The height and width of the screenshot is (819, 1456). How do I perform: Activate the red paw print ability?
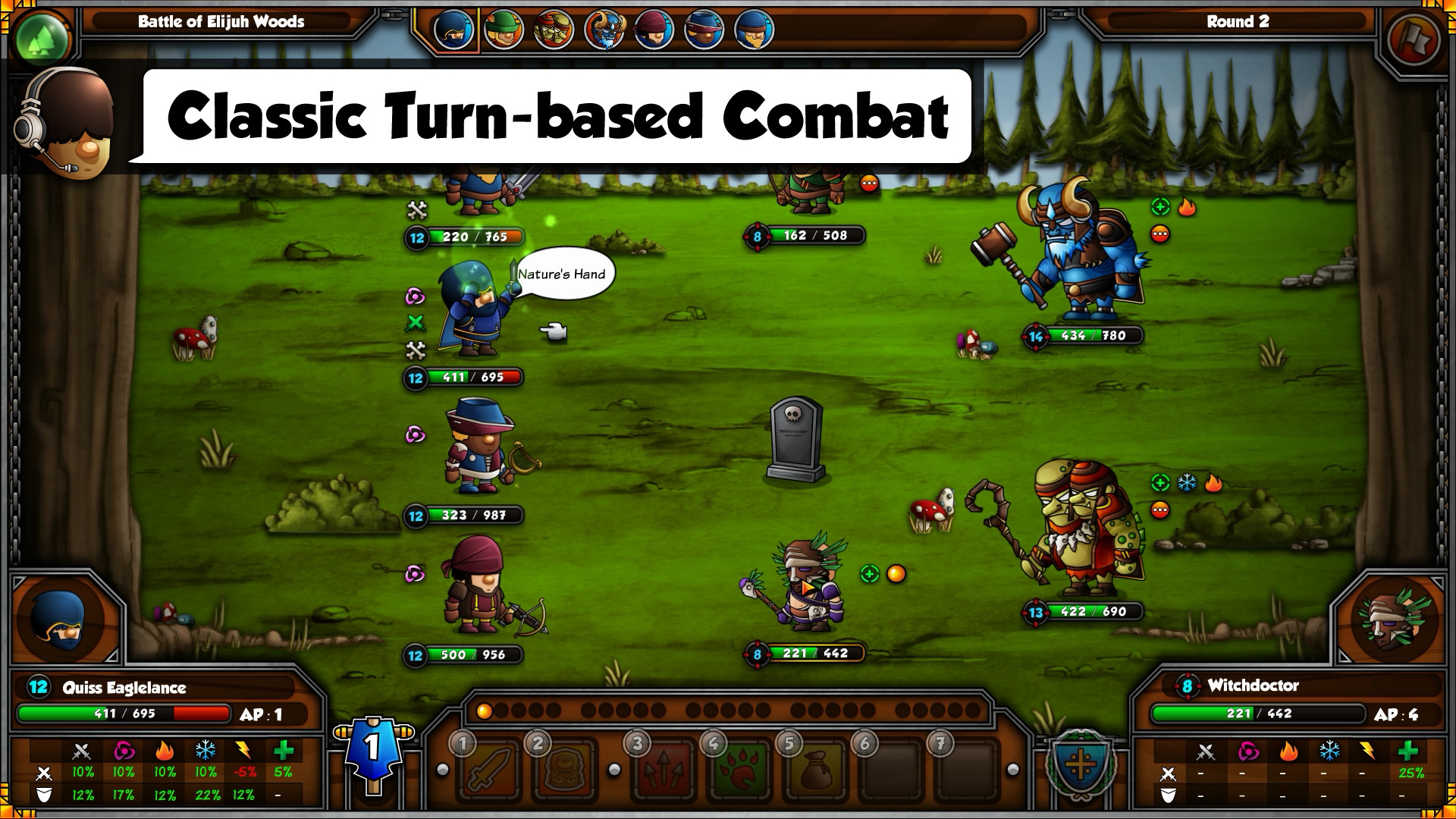click(738, 773)
